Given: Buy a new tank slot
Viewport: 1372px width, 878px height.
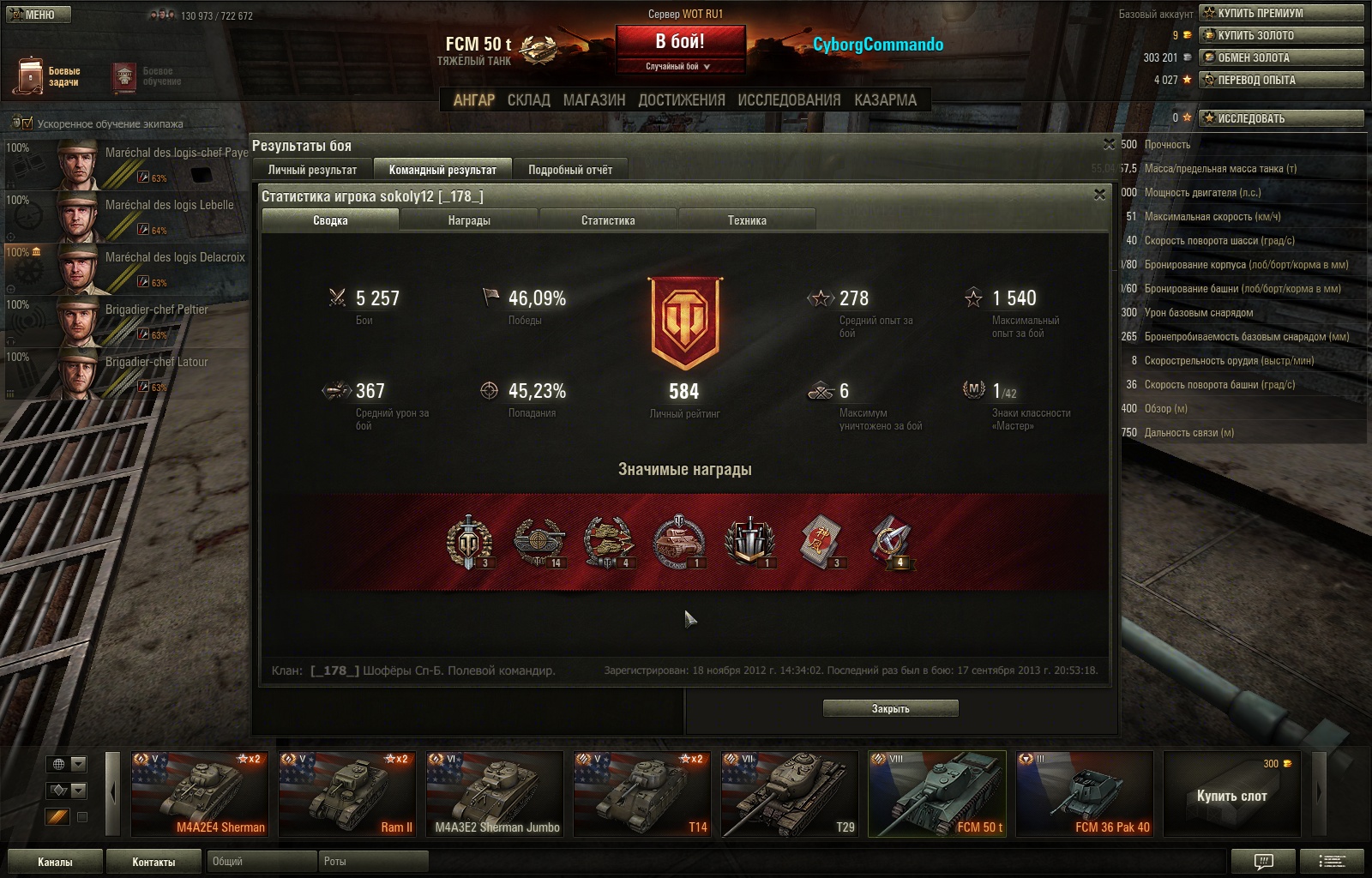Looking at the screenshot, I should (1231, 795).
